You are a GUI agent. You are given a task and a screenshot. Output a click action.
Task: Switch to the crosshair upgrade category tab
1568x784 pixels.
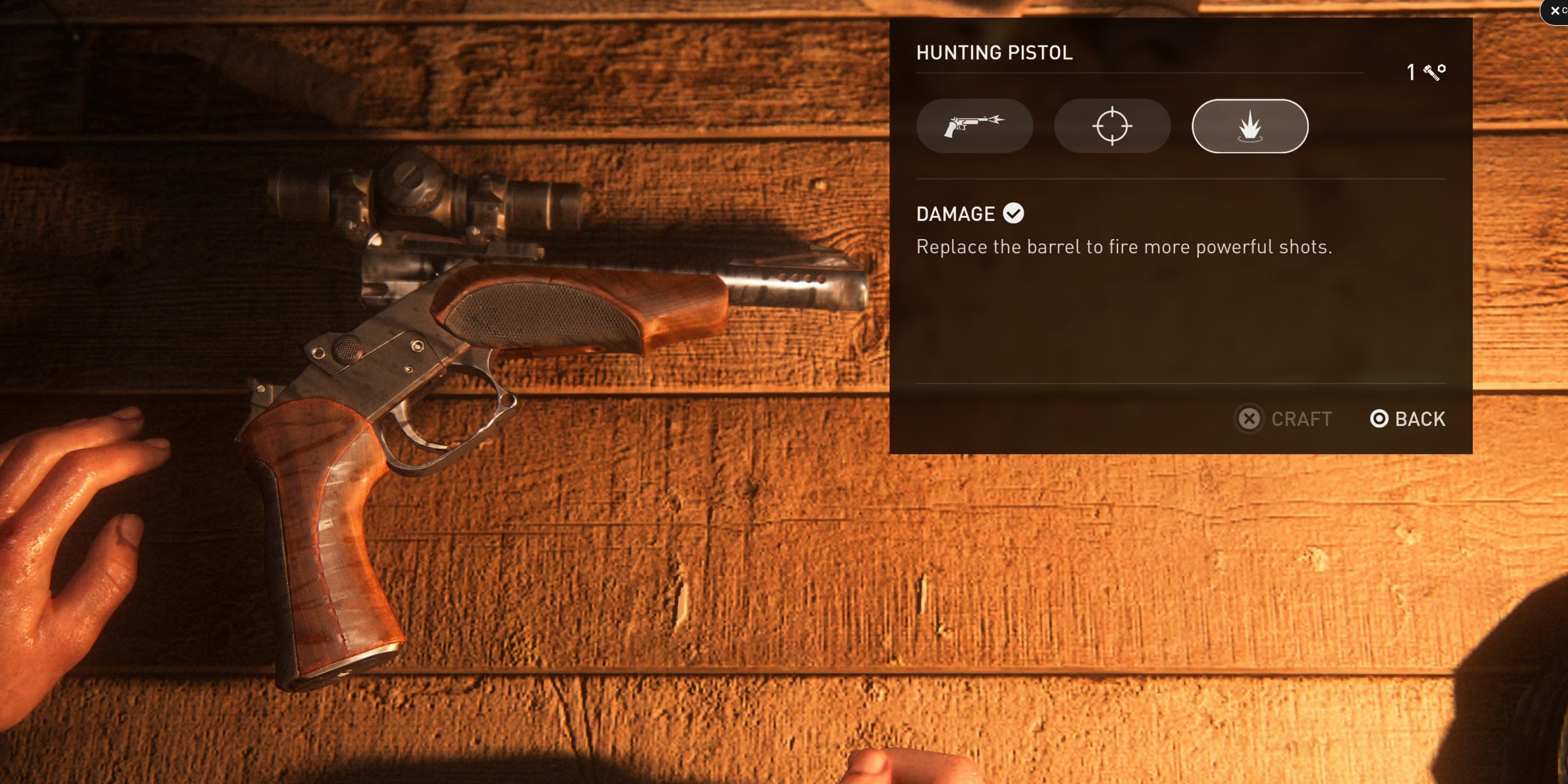click(1112, 125)
